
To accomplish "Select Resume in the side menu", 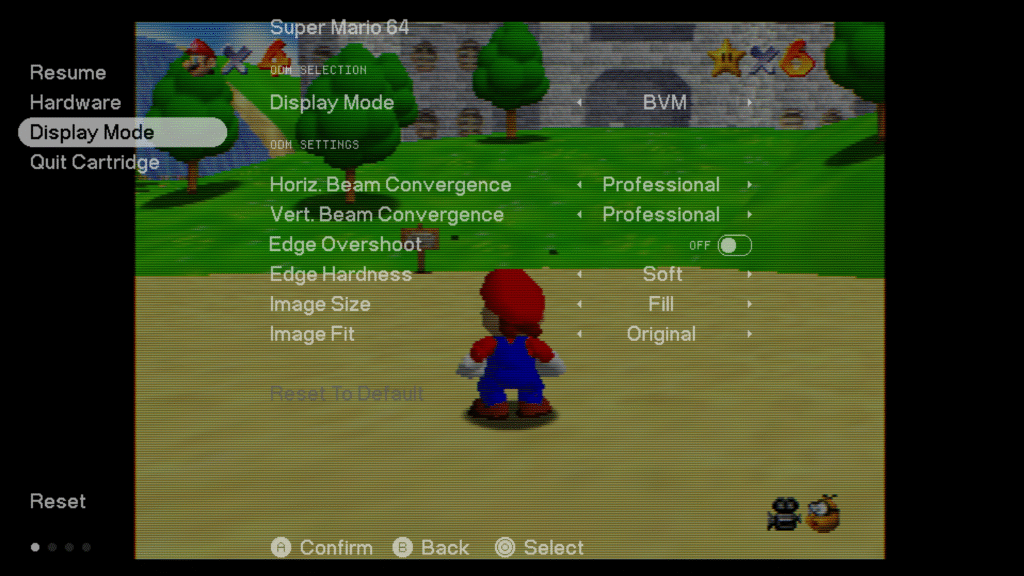I will tap(68, 73).
